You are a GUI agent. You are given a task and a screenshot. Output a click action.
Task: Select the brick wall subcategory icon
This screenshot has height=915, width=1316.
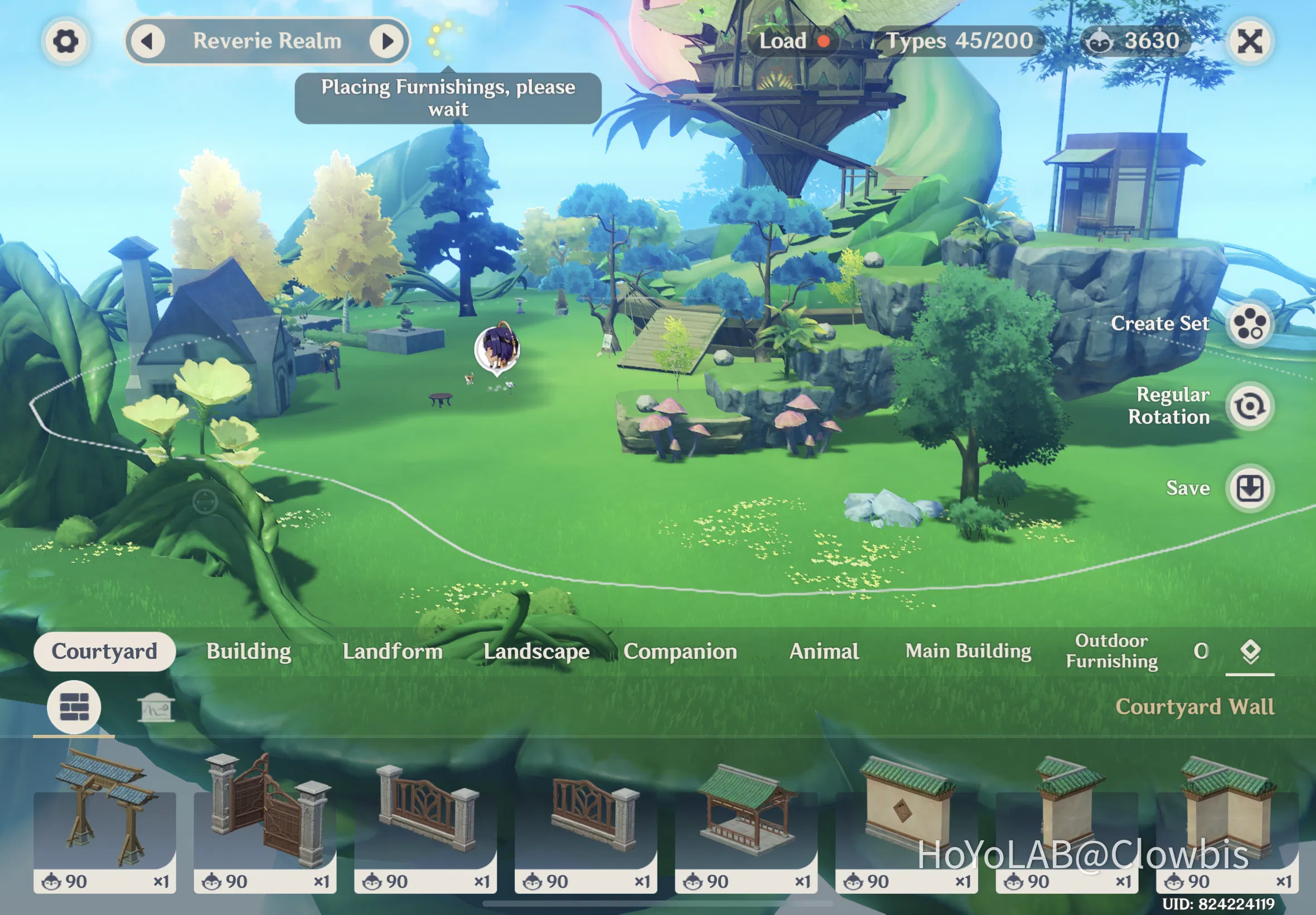[x=75, y=706]
